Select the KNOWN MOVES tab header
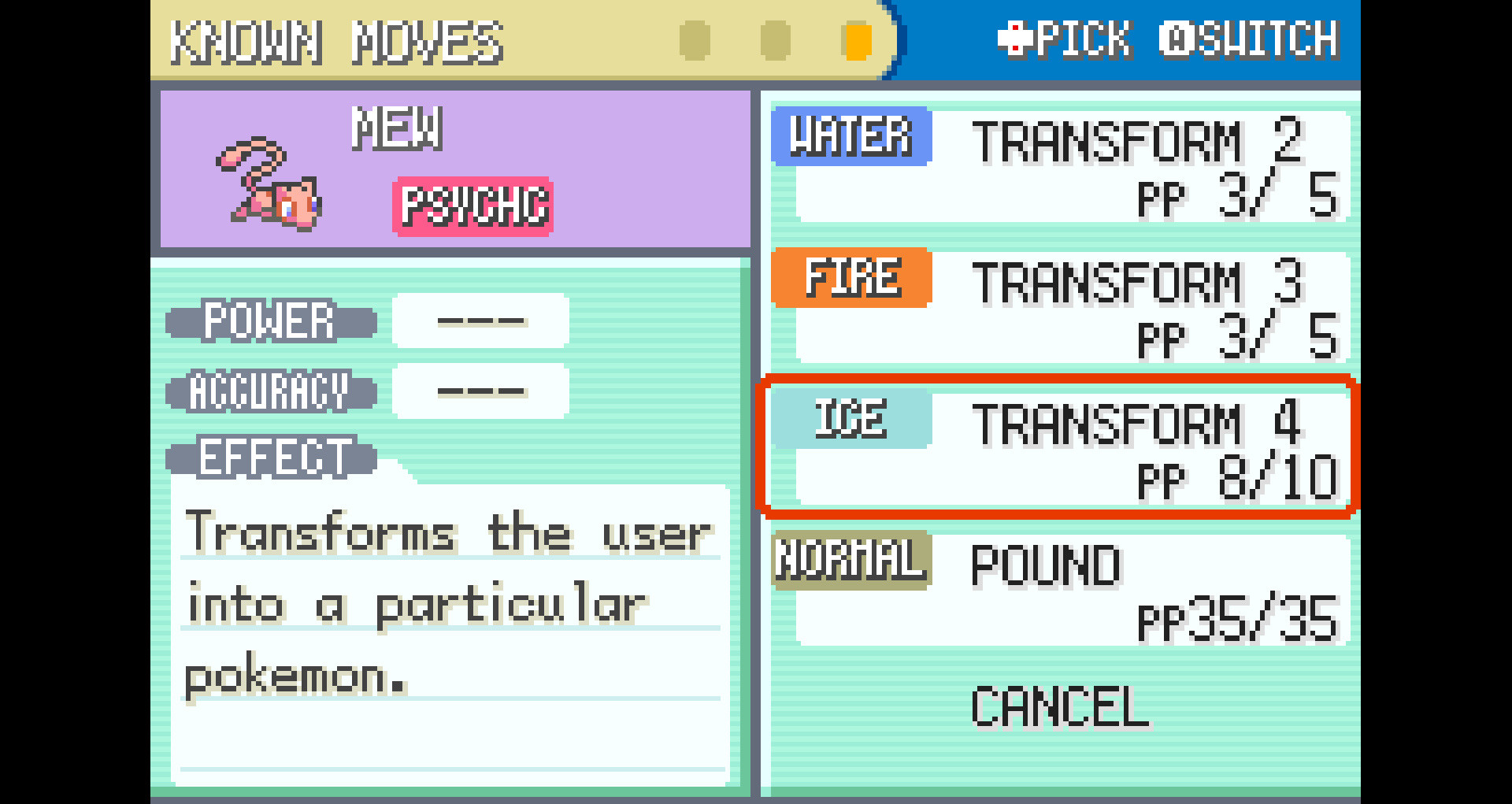Image resolution: width=1512 pixels, height=804 pixels. [x=339, y=41]
